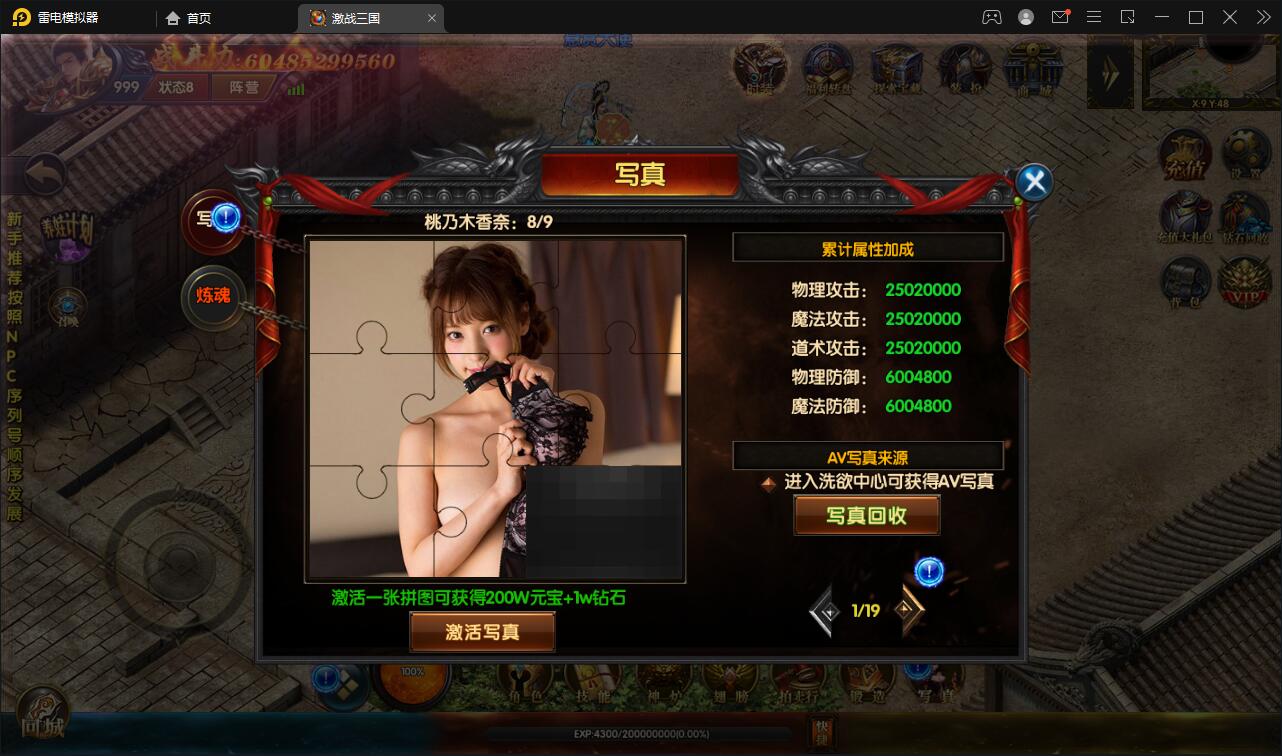Switch to the emulator 首页 home tab
1282x756 pixels.
[x=190, y=18]
